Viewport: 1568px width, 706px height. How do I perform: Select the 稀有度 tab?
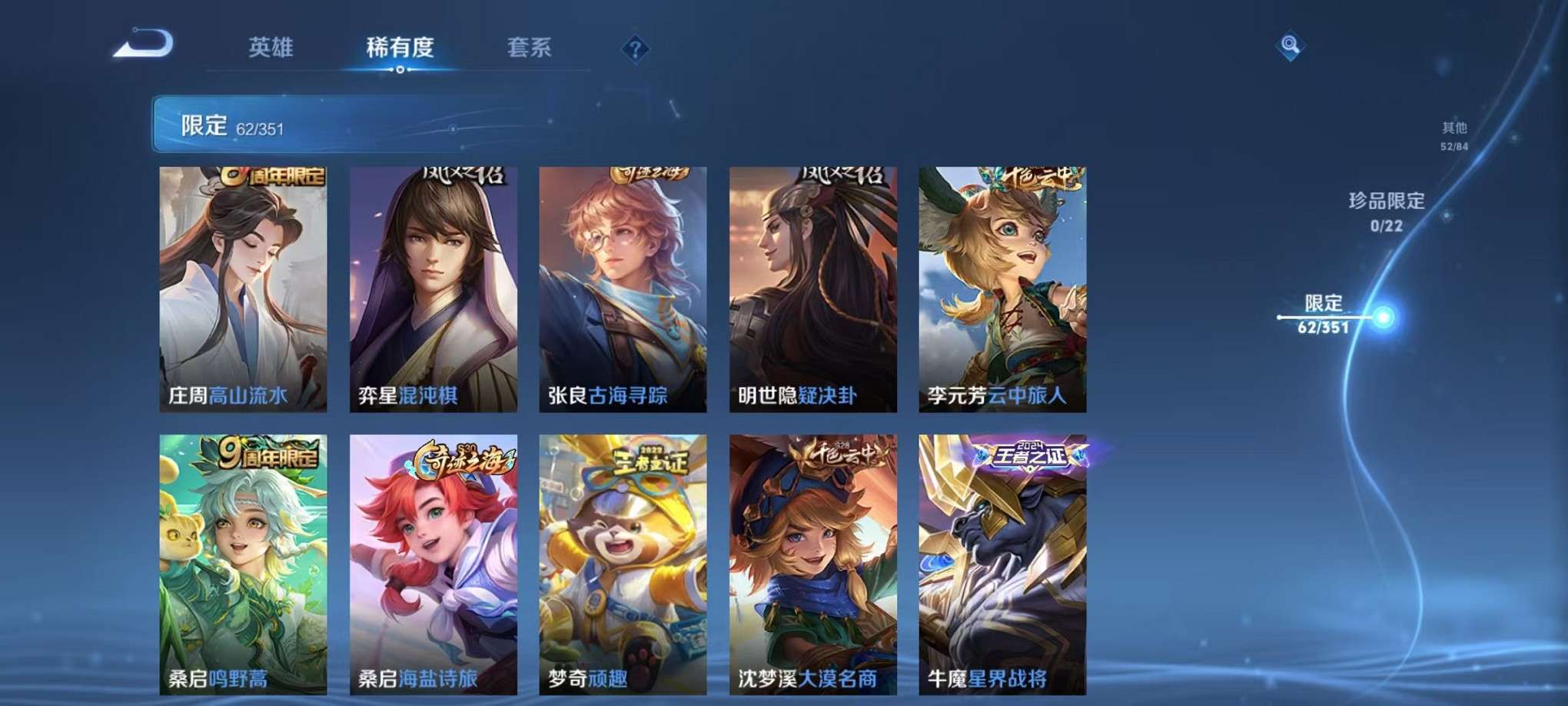(400, 46)
